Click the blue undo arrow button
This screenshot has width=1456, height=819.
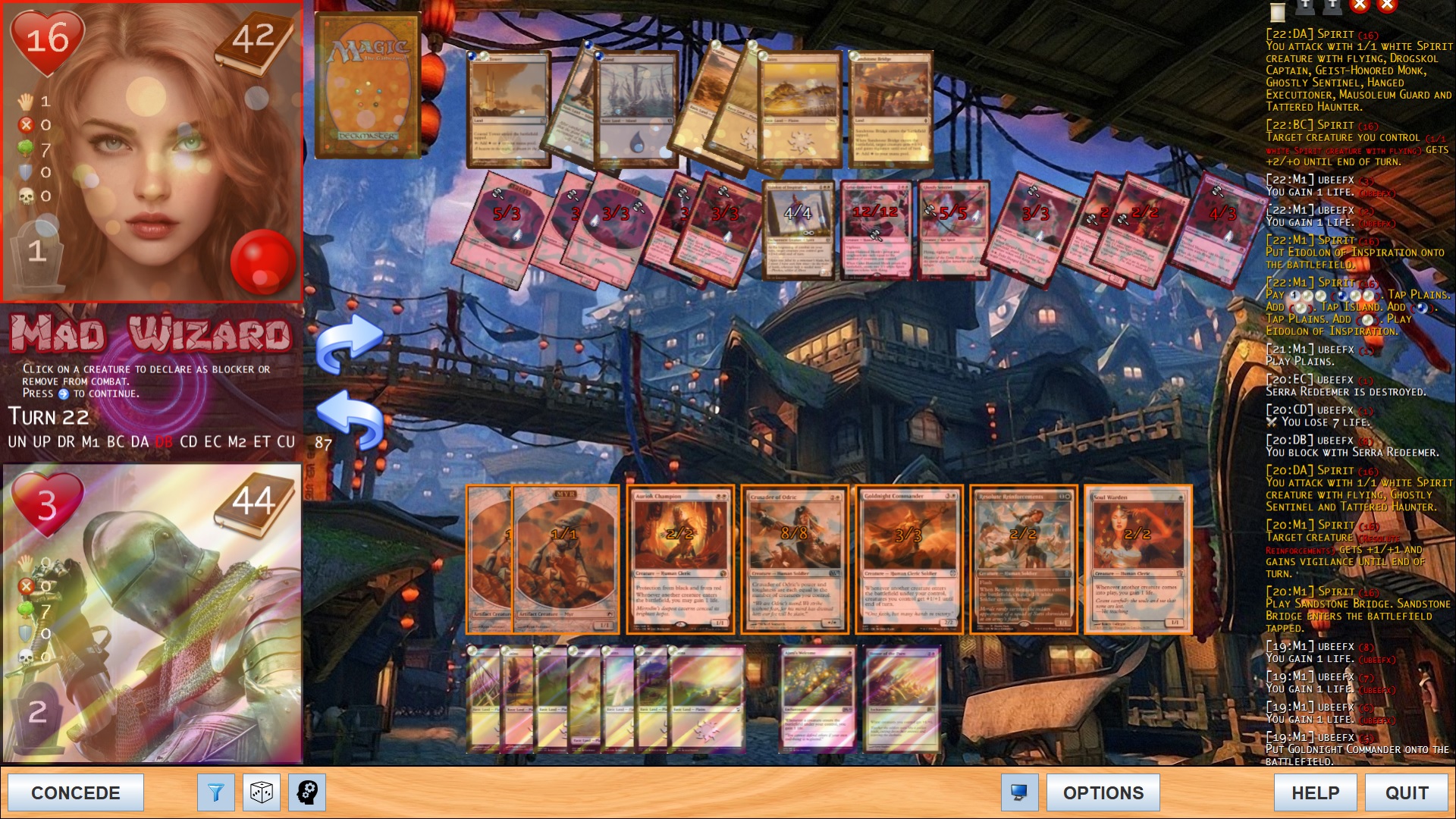349,419
